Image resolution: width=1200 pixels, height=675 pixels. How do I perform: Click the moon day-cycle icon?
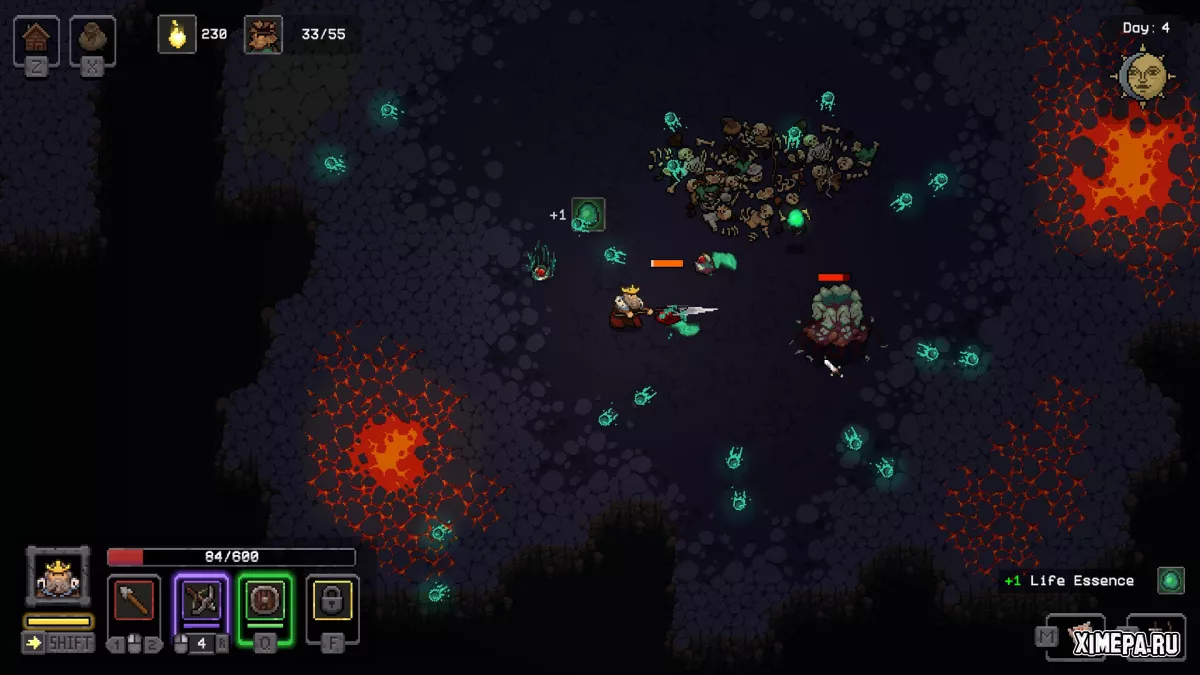click(1144, 76)
